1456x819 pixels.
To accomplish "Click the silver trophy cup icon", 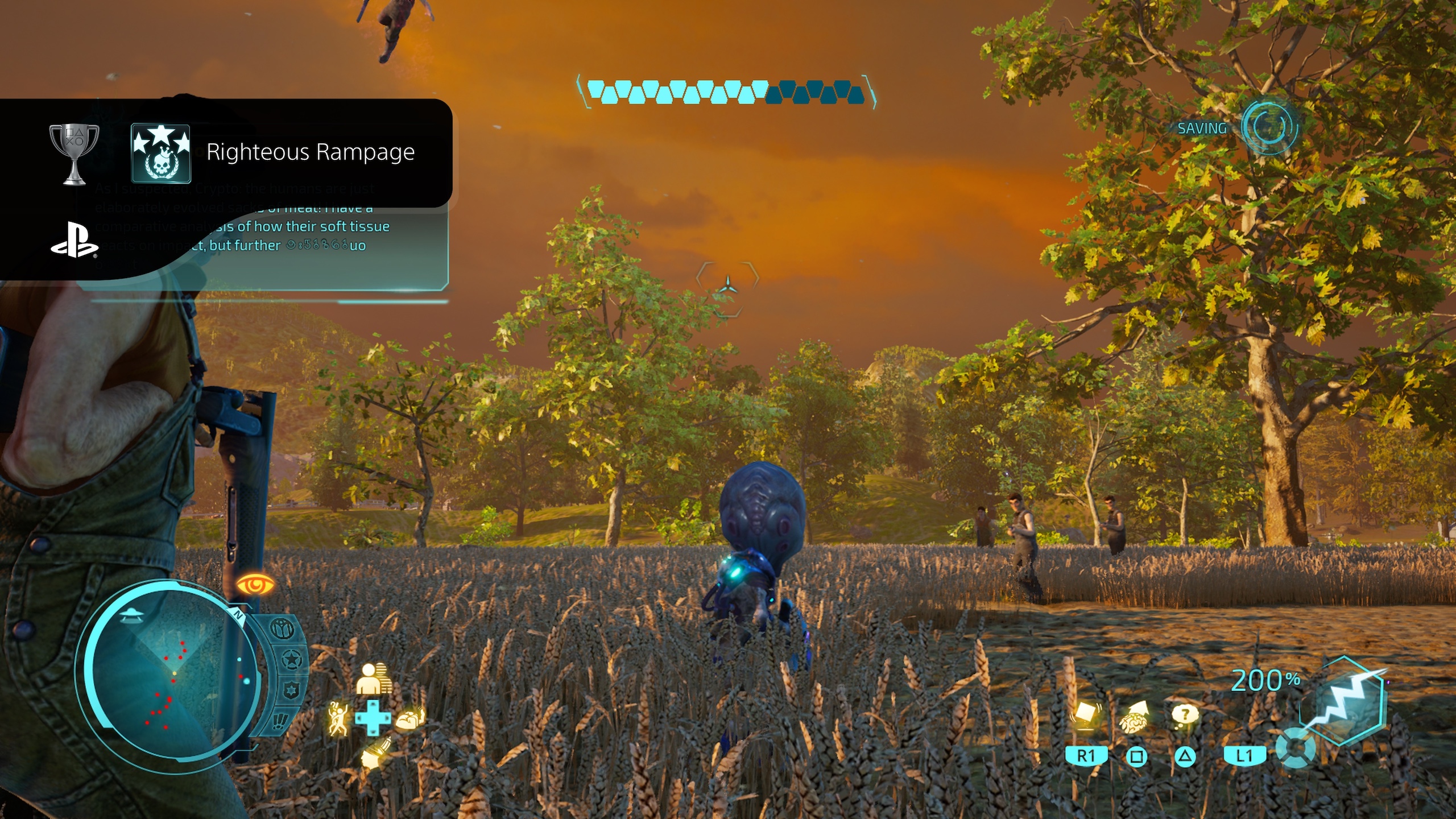I will 74,154.
